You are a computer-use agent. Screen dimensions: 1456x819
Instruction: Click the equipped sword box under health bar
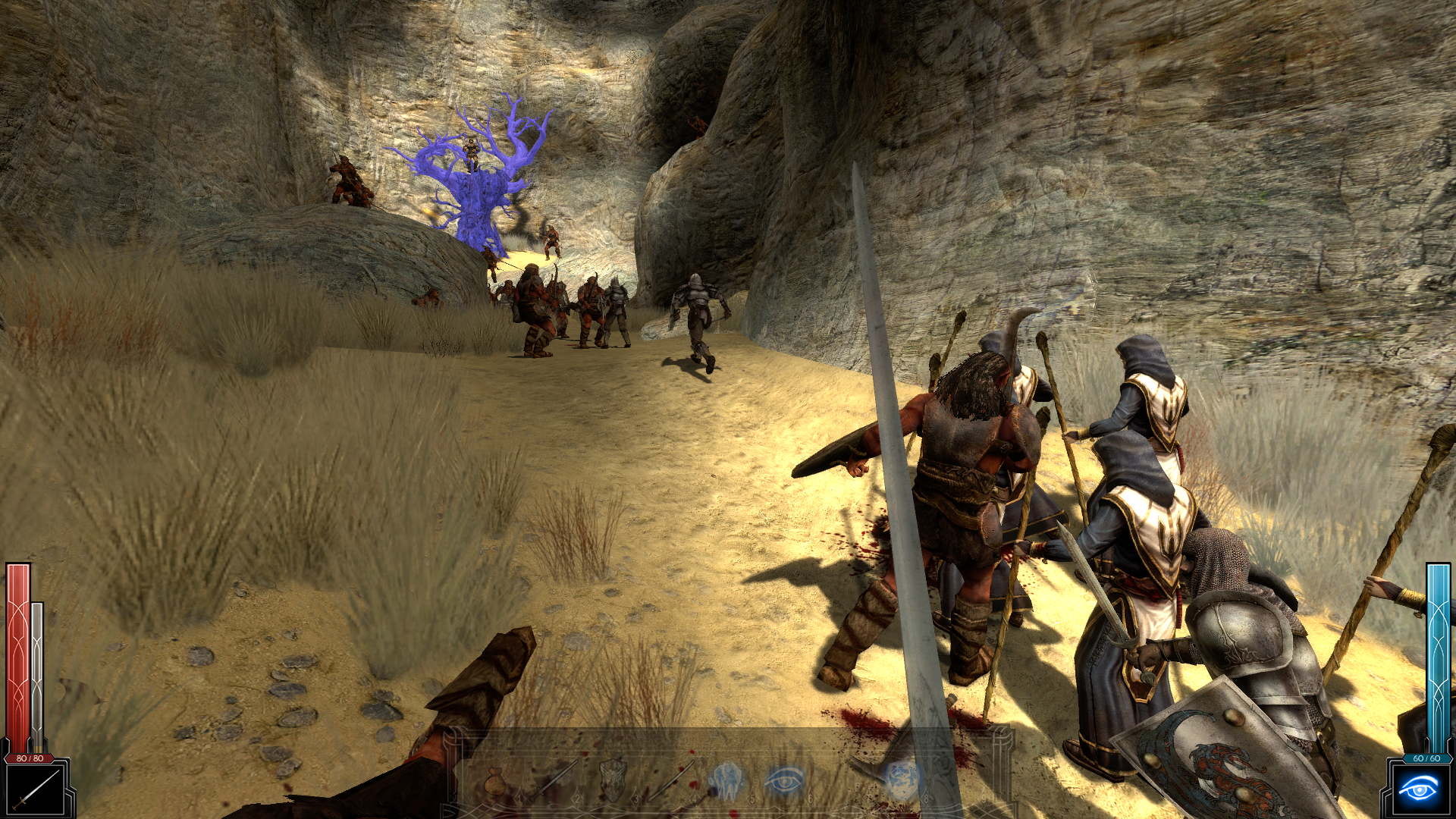[36, 789]
